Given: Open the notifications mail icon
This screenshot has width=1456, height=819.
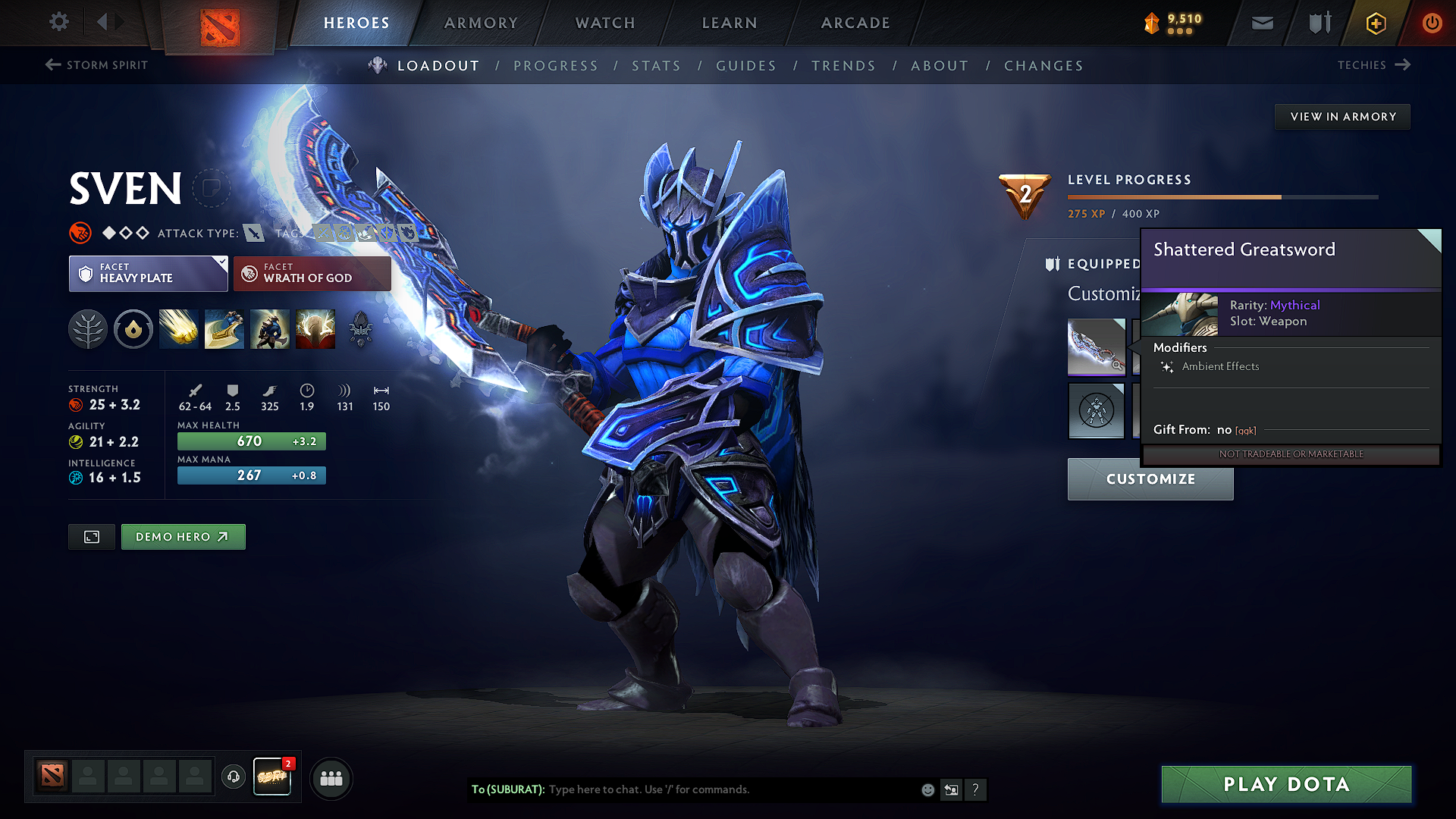Looking at the screenshot, I should [1261, 22].
